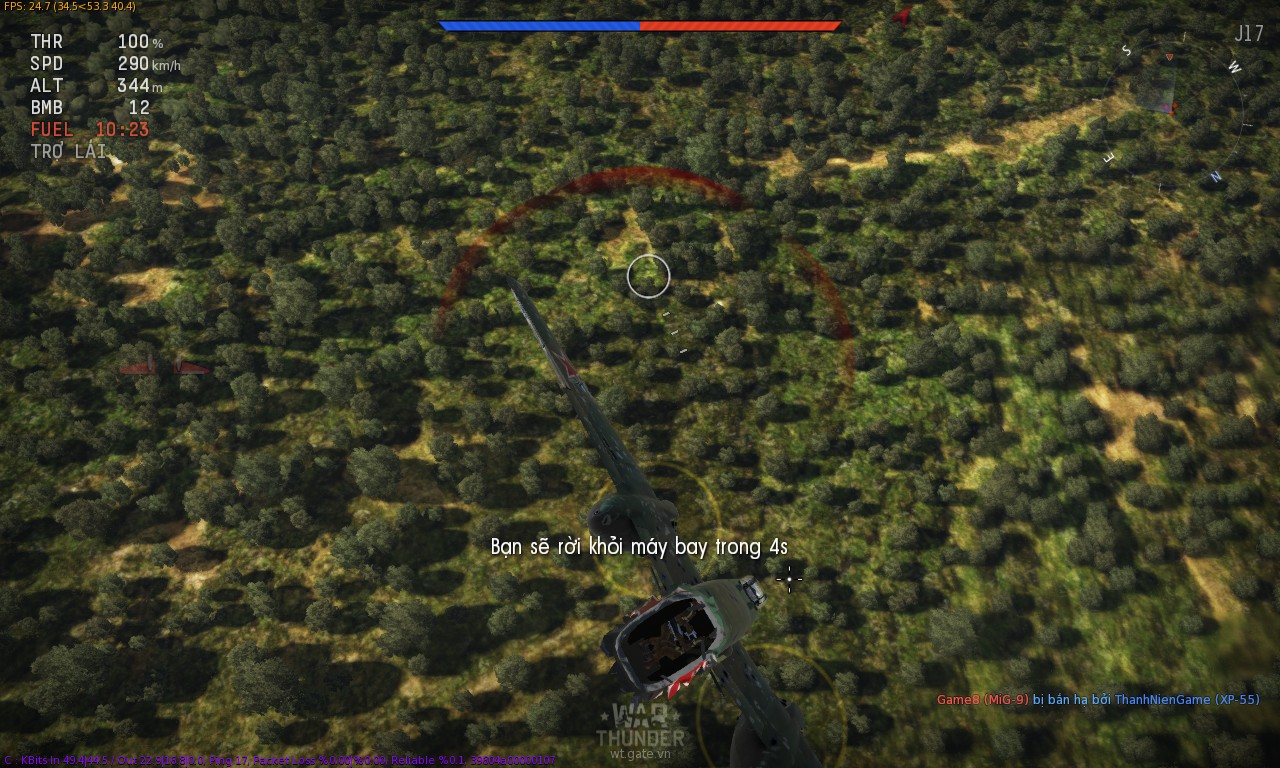Open the J17 grid sector label

click(x=1249, y=31)
